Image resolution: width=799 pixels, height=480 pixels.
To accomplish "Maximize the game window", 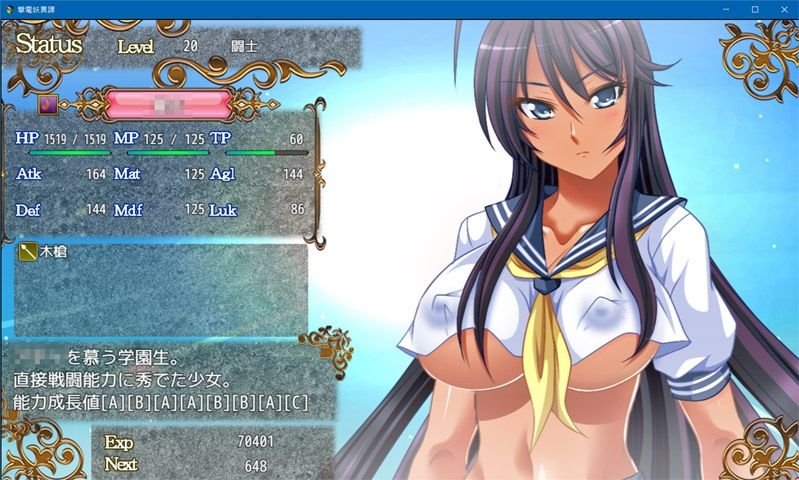I will coord(755,9).
